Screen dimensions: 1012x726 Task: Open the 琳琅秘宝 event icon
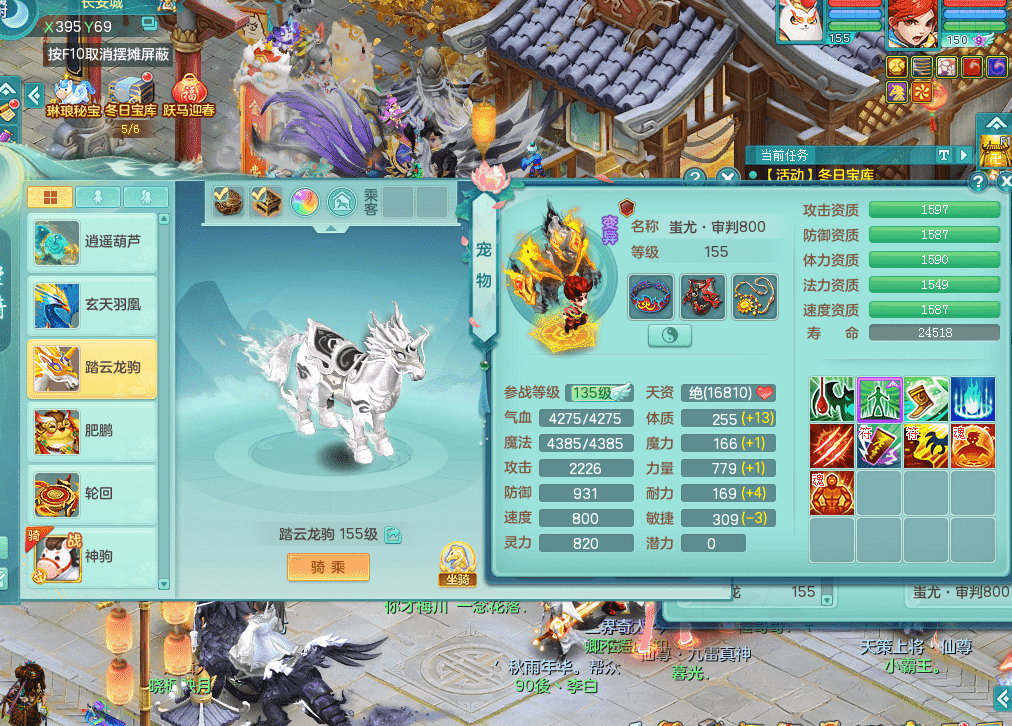click(x=73, y=96)
